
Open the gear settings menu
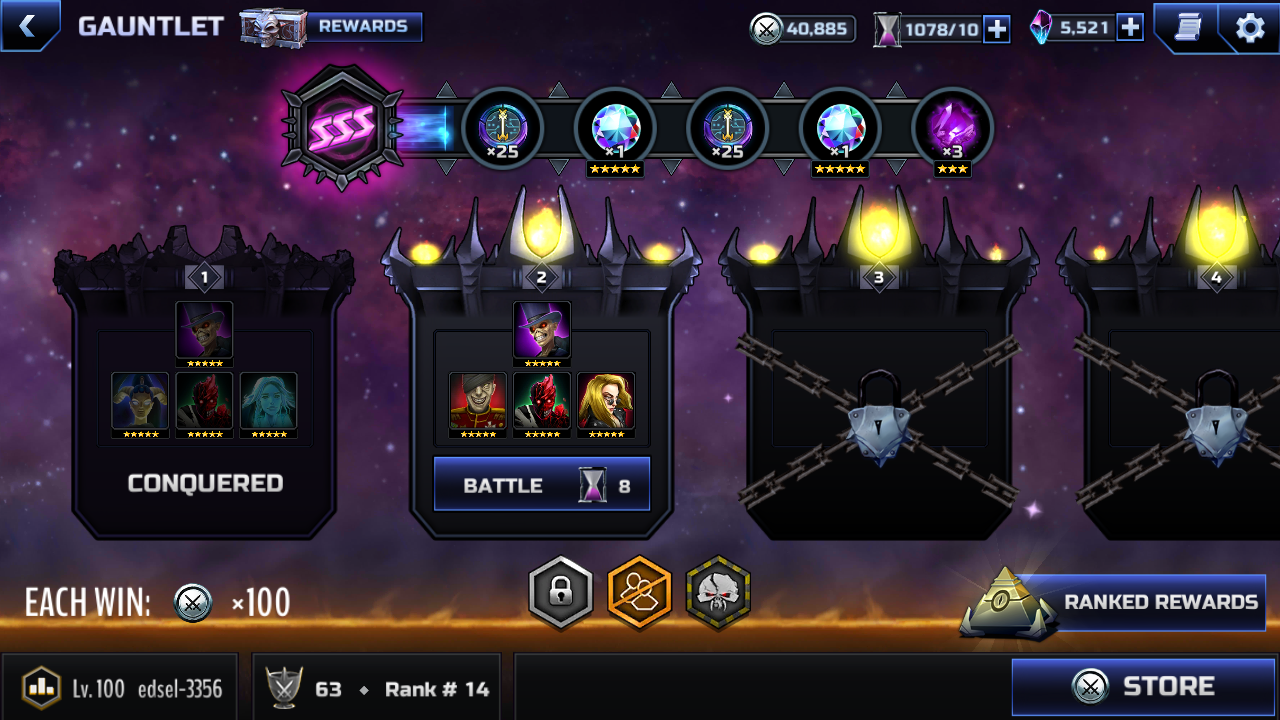(x=1249, y=27)
